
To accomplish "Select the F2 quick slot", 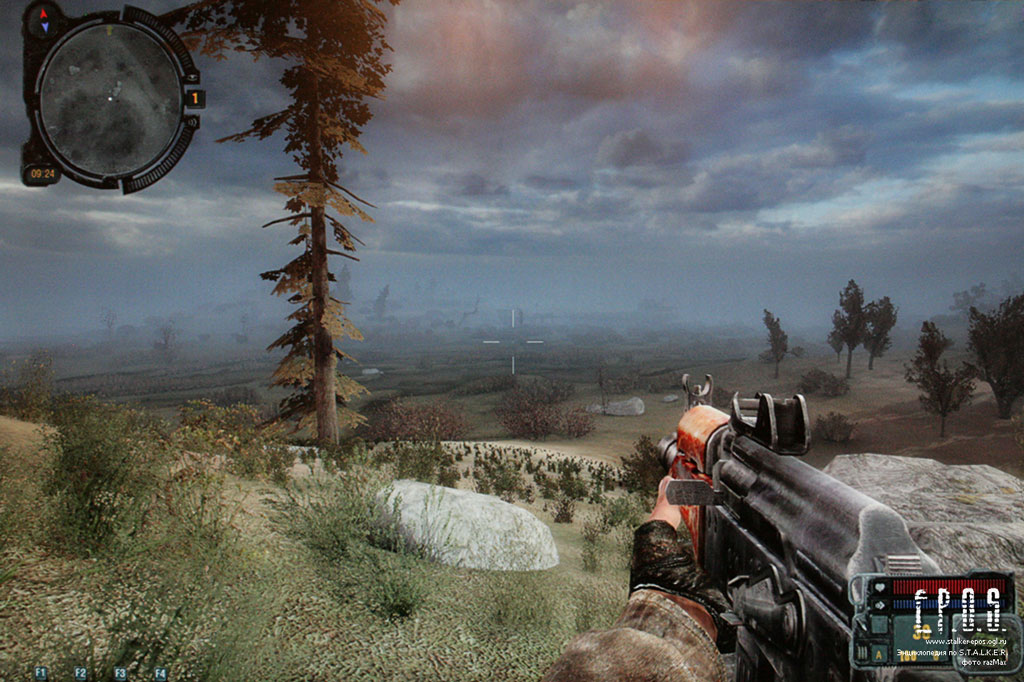I will coord(81,673).
